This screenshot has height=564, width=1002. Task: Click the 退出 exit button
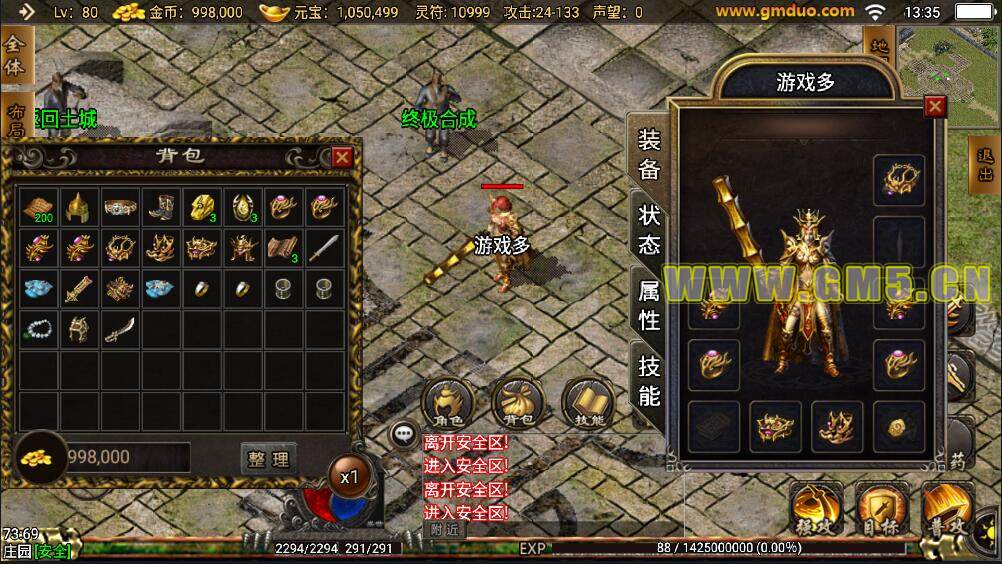pyautogui.click(x=985, y=166)
